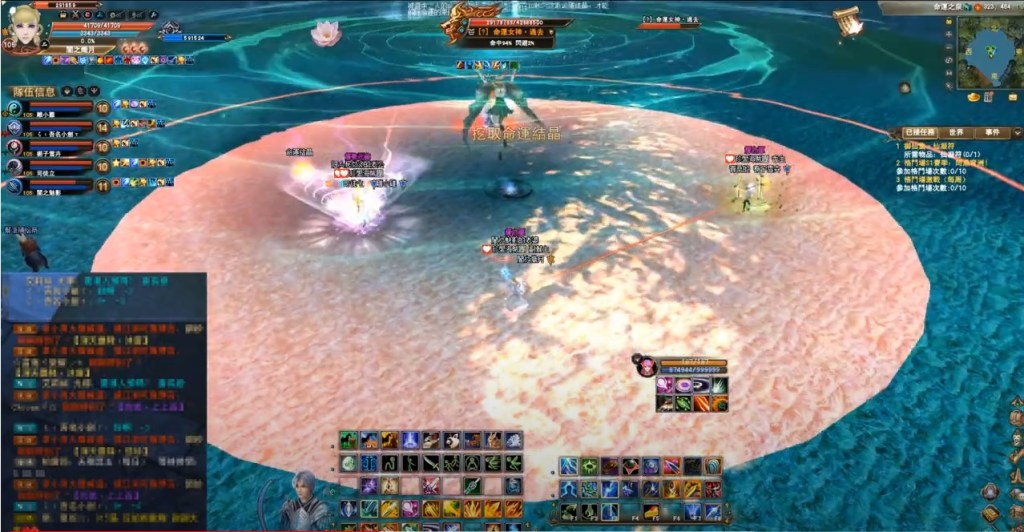The height and width of the screenshot is (532, 1024).
Task: Select the pink lotus icon near the top
Action: tap(323, 34)
